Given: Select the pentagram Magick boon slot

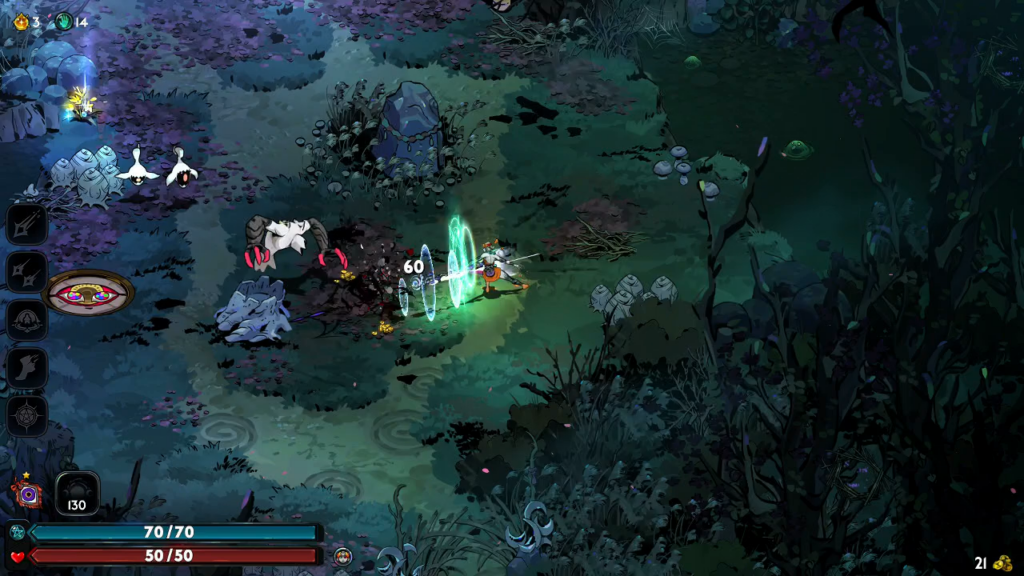Looking at the screenshot, I should pos(27,416).
